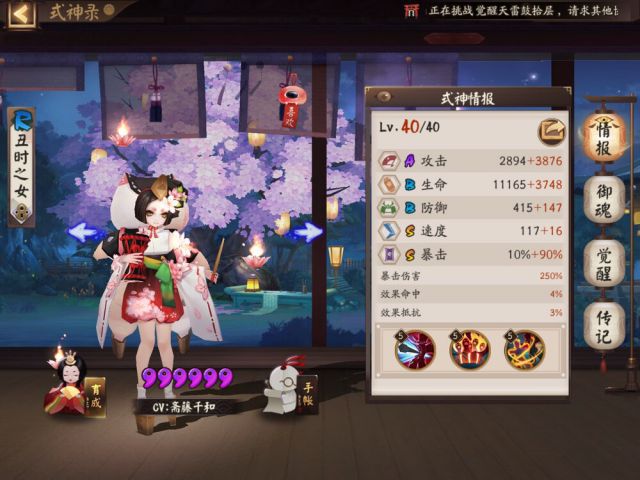This screenshot has width=640, height=480.
Task: Inspect the third skill icon with bow
Action: click(x=523, y=350)
